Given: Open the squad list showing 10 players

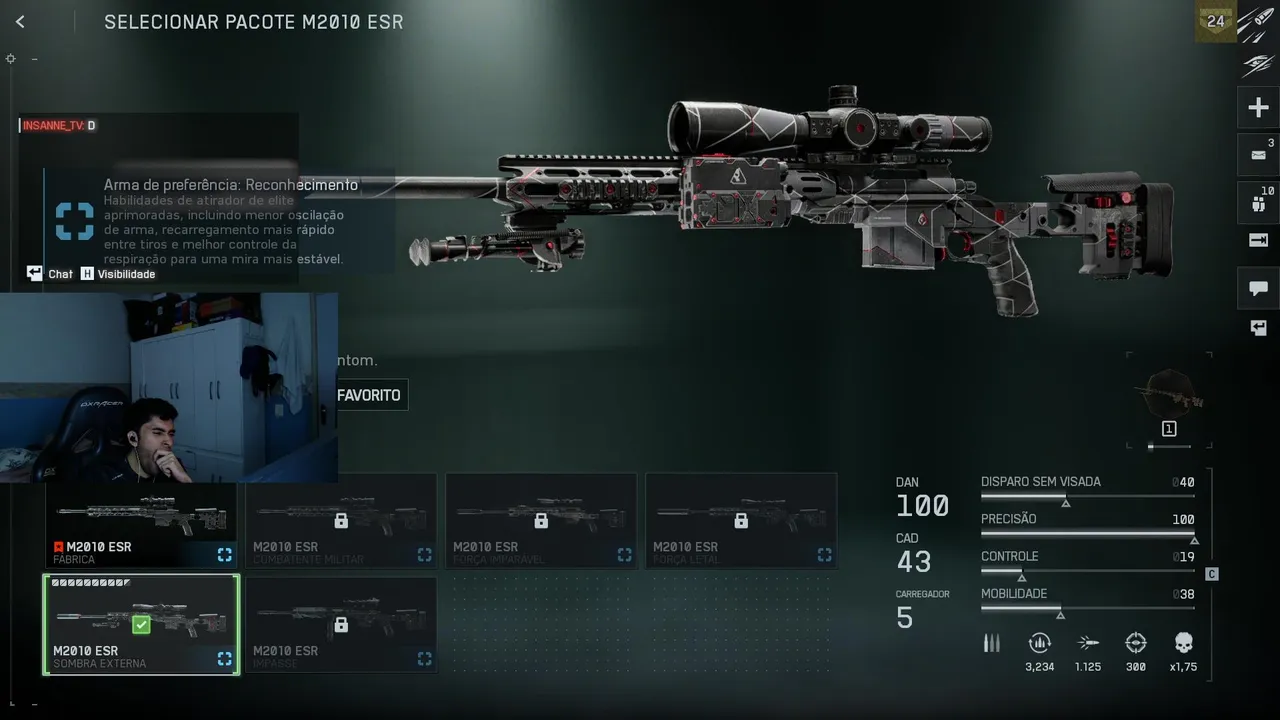Looking at the screenshot, I should tap(1258, 201).
